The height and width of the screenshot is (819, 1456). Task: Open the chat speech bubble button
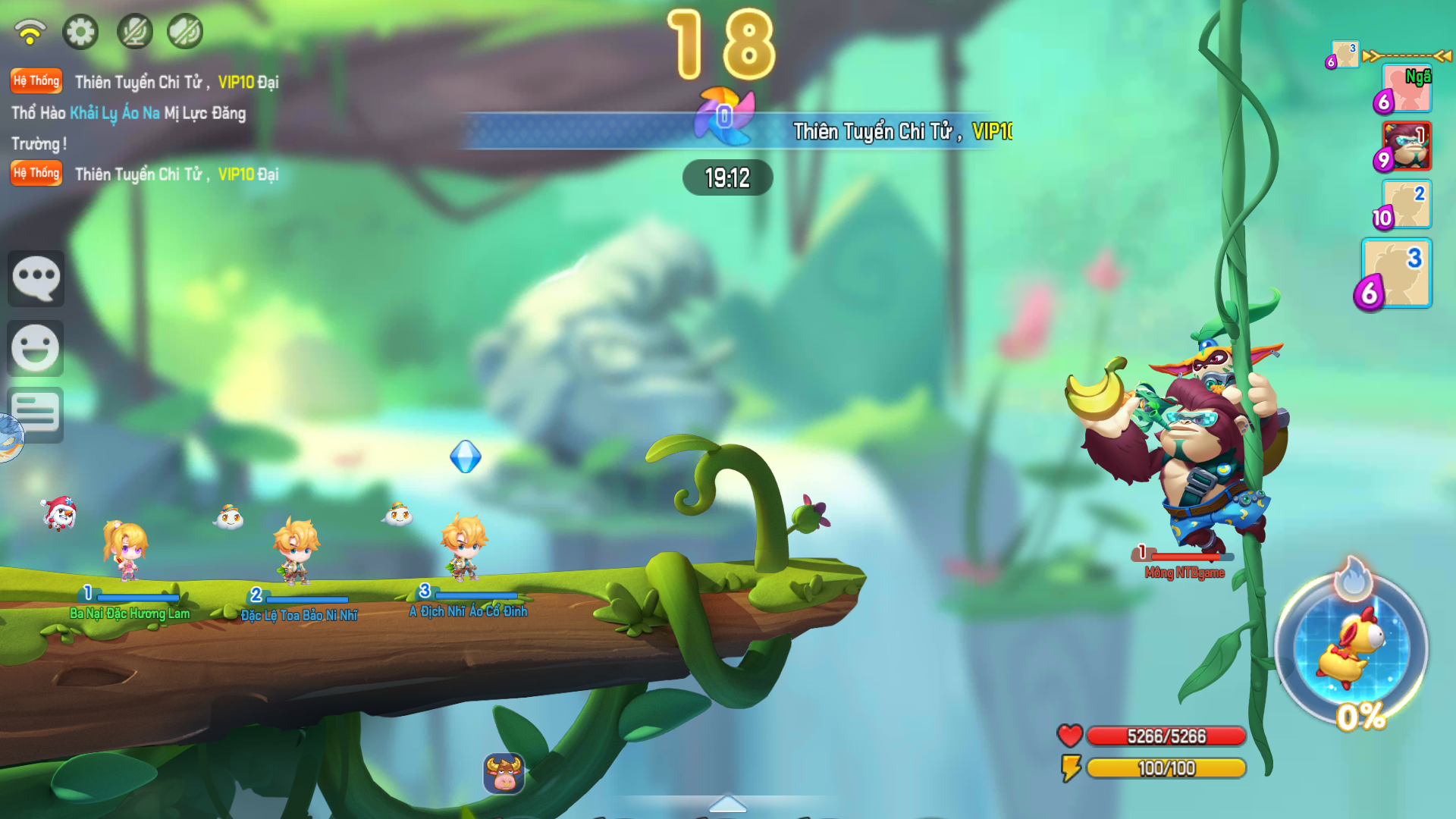(x=36, y=278)
